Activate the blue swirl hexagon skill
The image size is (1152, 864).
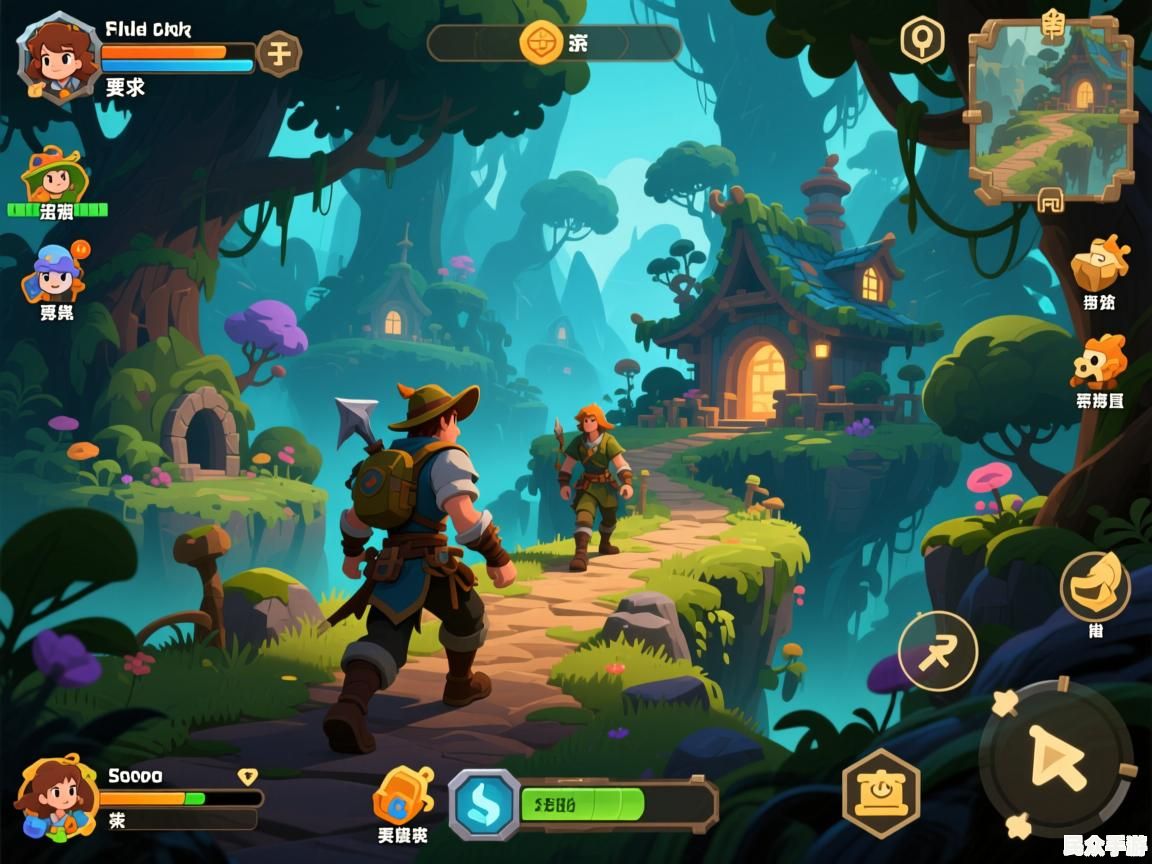[484, 803]
